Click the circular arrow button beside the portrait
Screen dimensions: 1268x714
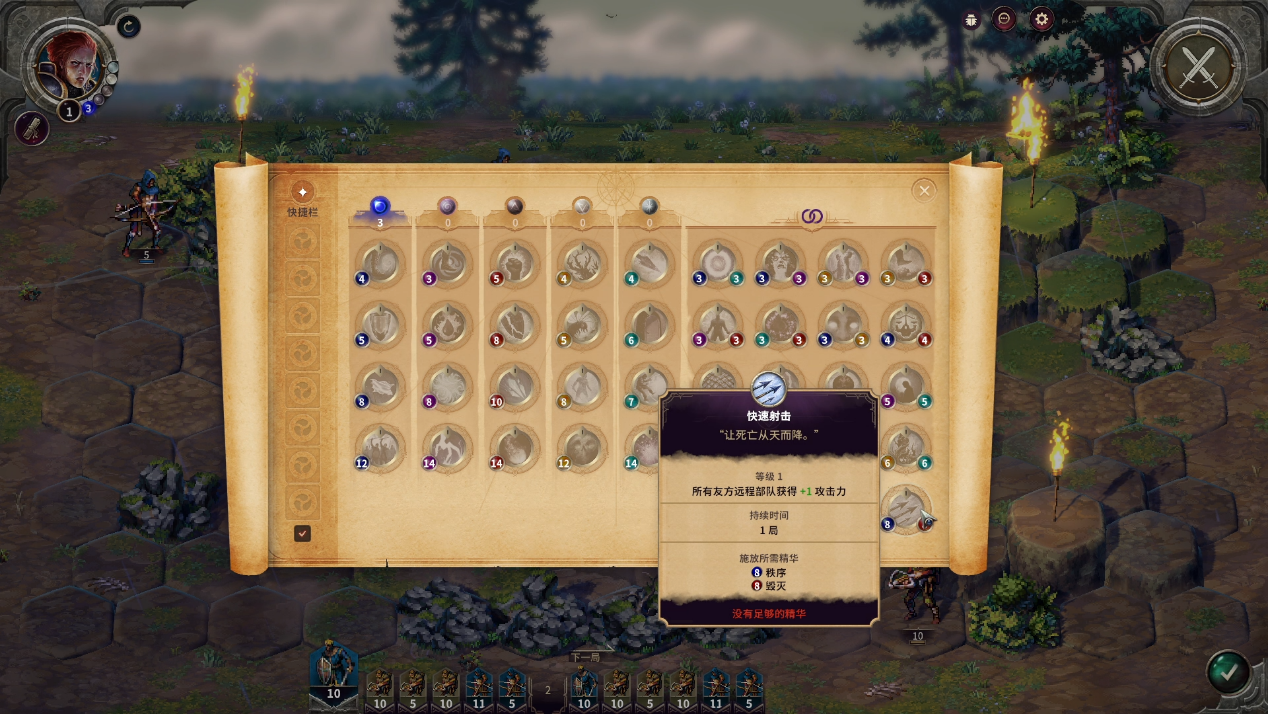tap(128, 26)
